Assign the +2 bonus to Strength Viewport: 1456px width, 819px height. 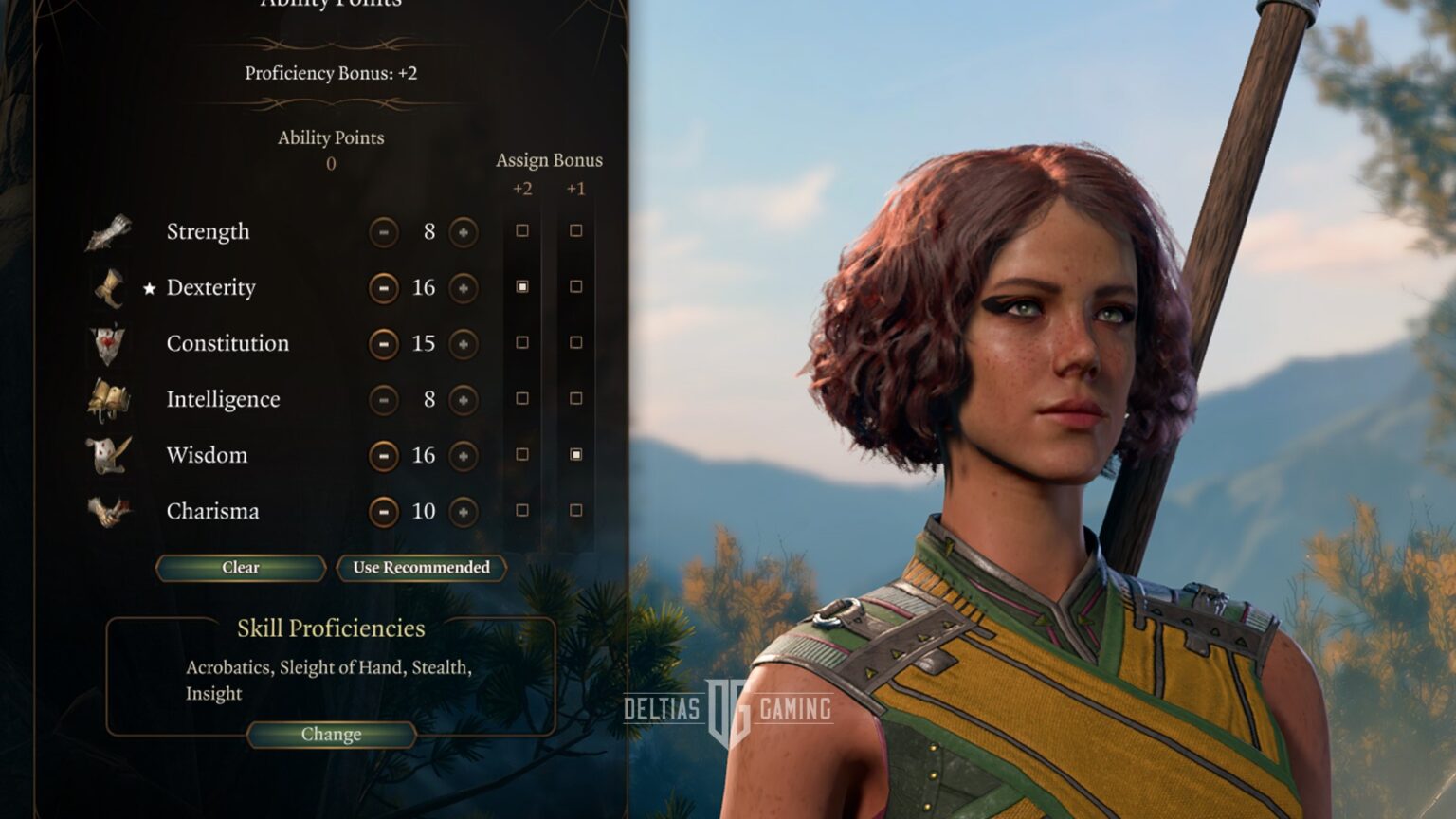coord(522,231)
